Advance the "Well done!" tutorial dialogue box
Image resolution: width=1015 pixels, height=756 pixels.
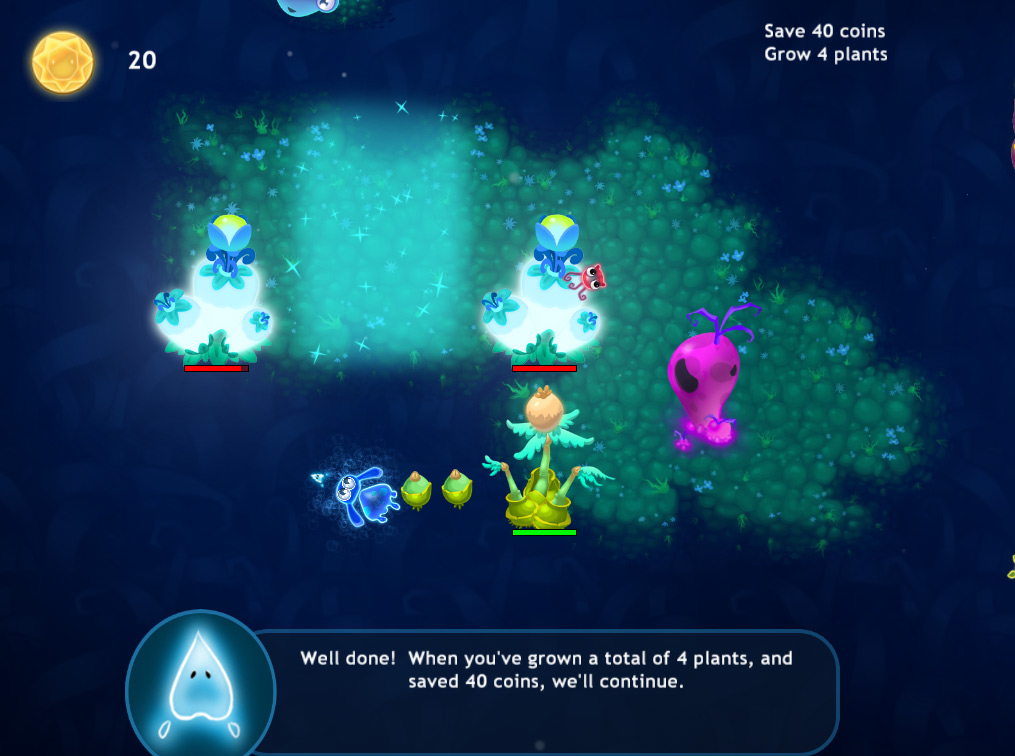(x=546, y=671)
